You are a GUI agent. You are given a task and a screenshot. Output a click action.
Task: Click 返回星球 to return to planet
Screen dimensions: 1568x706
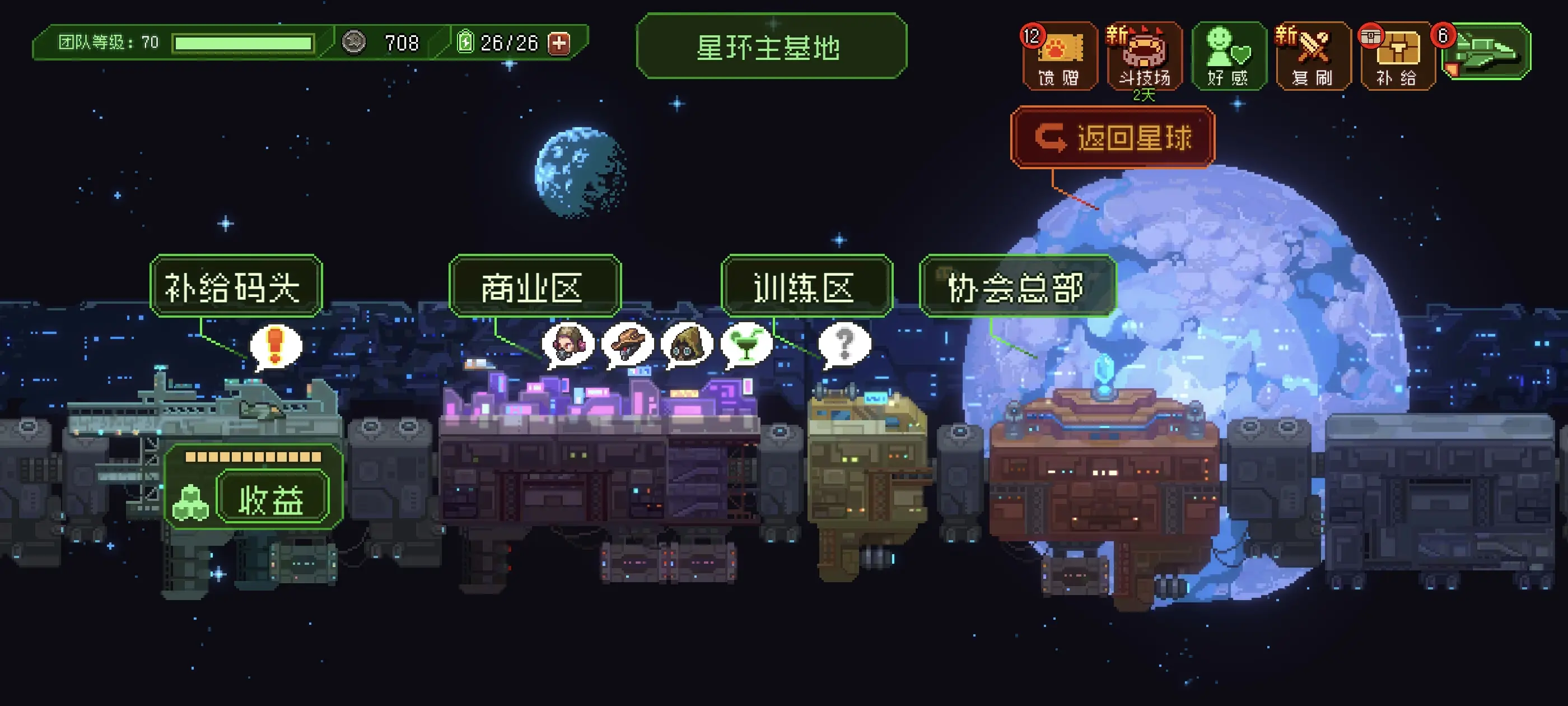[1113, 137]
